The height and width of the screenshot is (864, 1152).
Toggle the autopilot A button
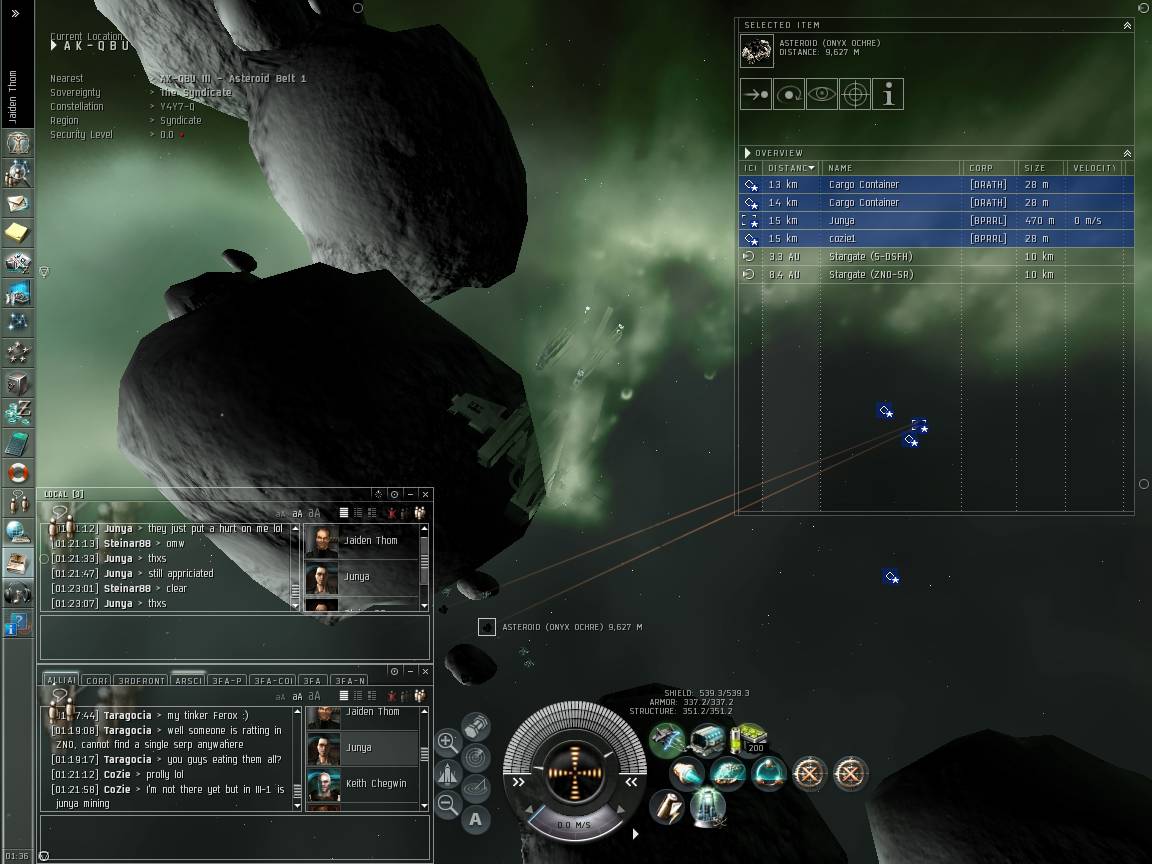point(475,819)
